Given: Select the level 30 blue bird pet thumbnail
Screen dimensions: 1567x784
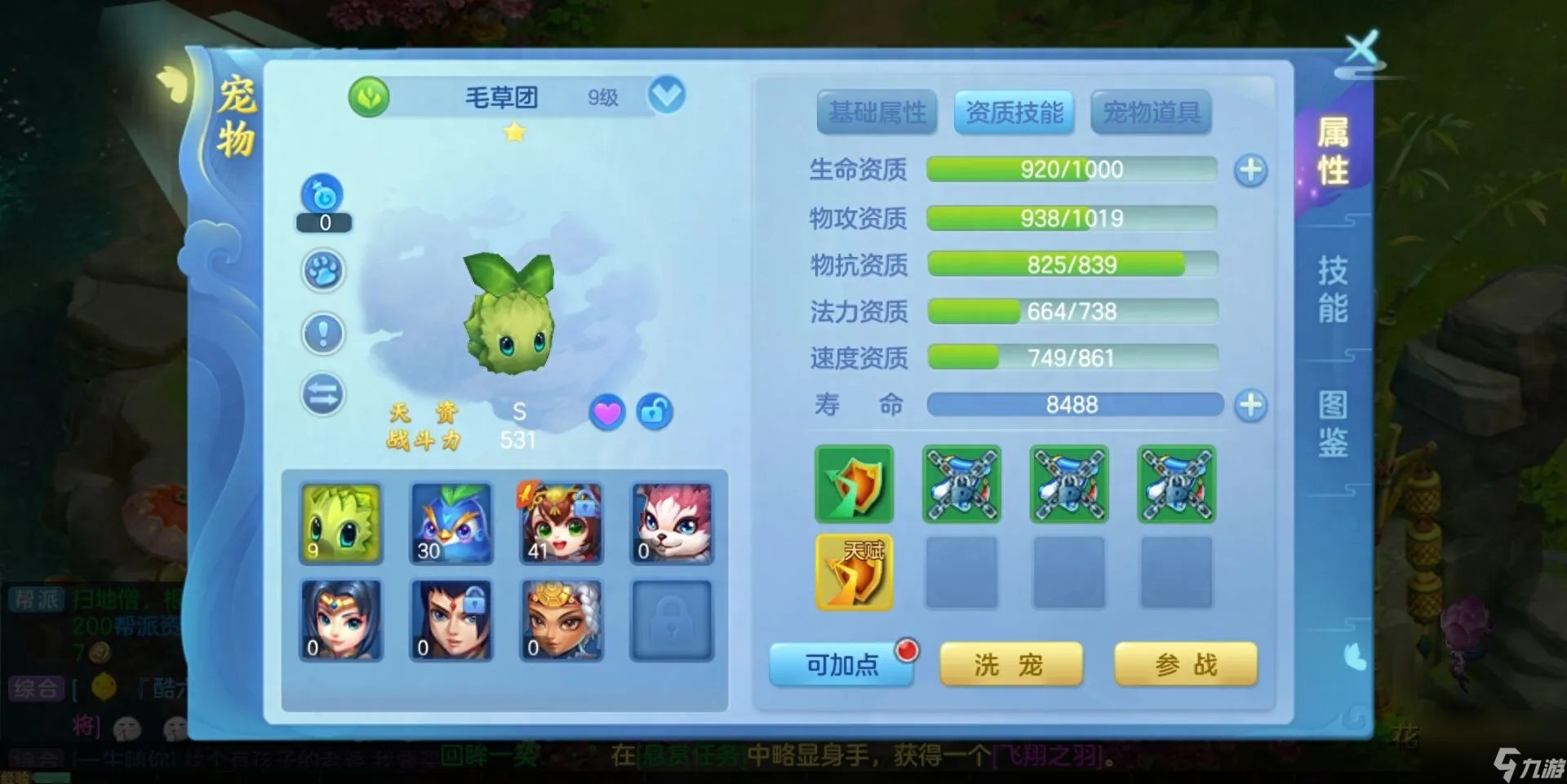Looking at the screenshot, I should coord(451,522).
